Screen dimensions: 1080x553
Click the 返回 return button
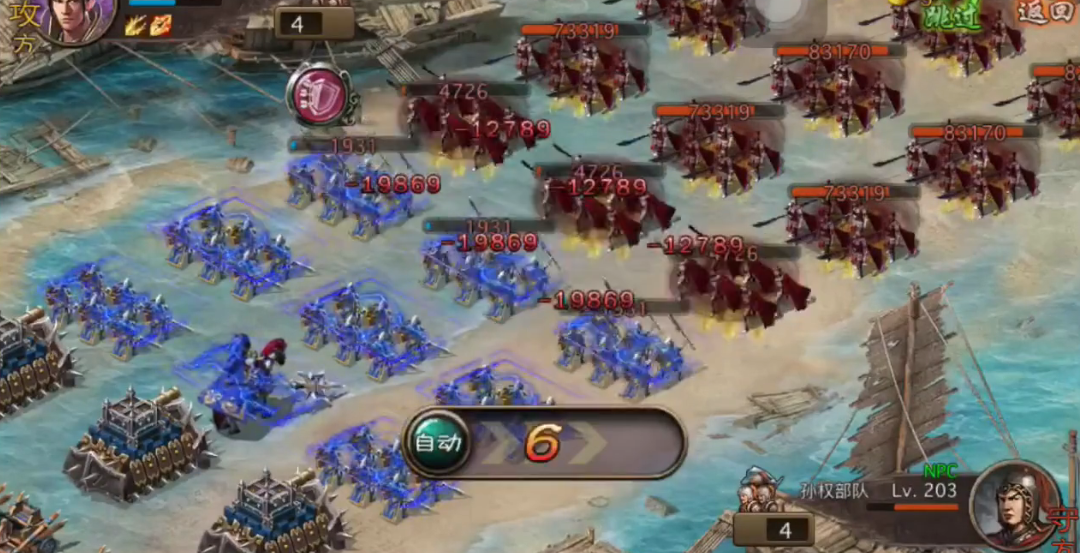point(1044,12)
